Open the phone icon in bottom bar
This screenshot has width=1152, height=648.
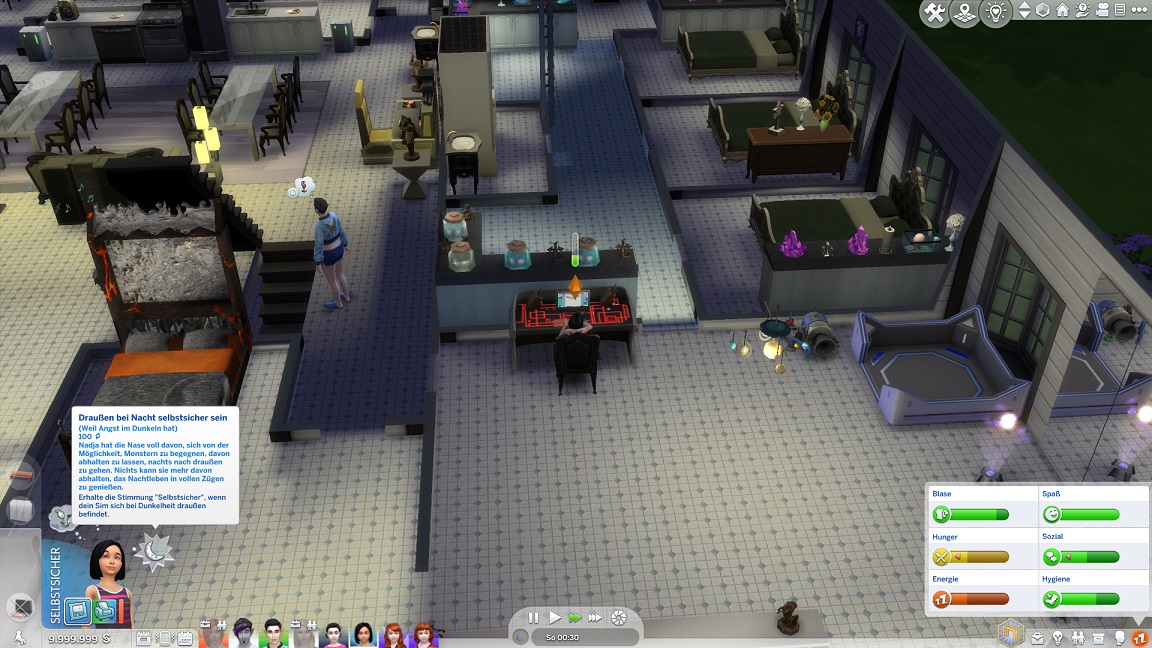[x=164, y=637]
